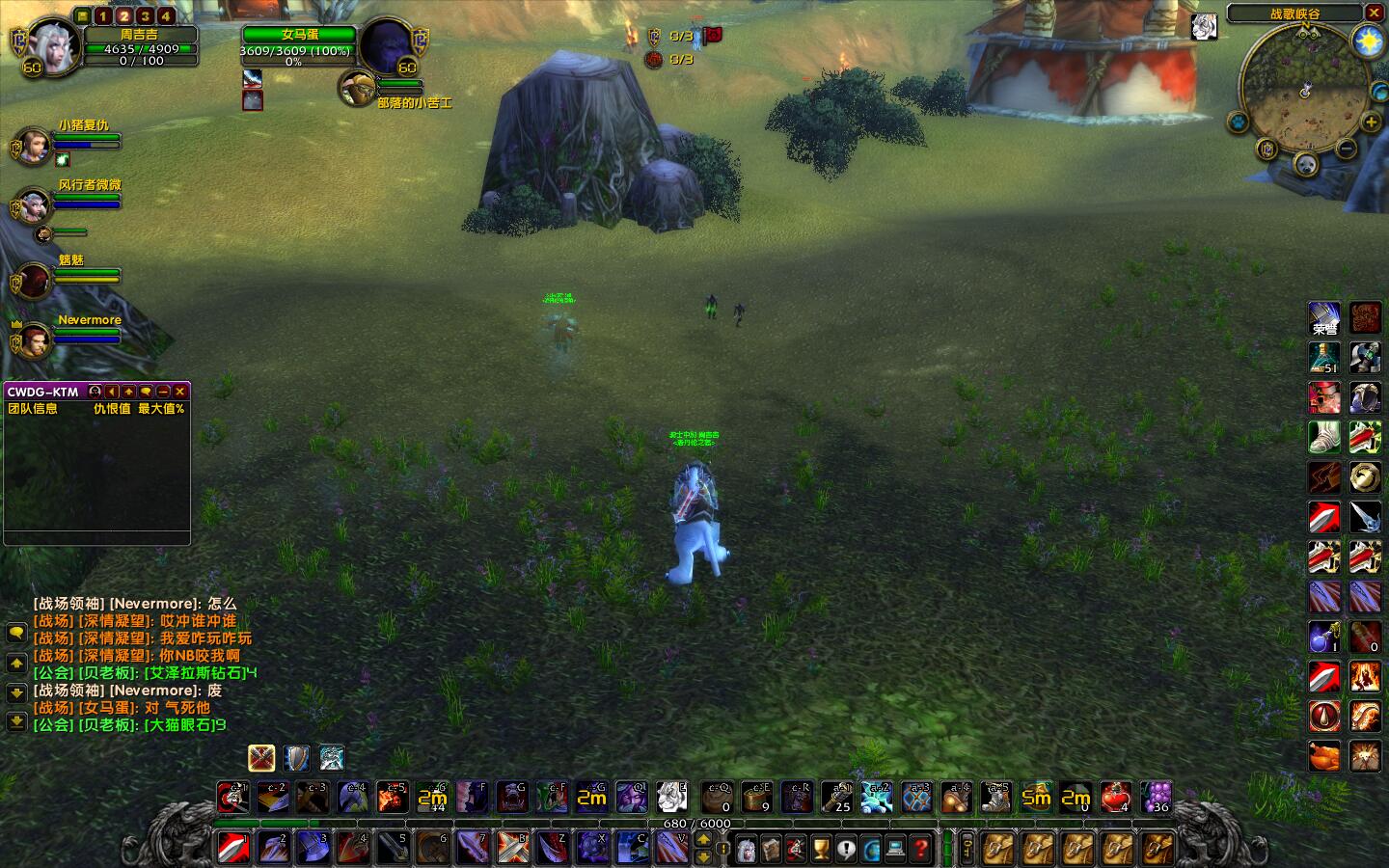Close the CWDG-KTM threat meter window
This screenshot has height=868, width=1389.
coord(180,392)
